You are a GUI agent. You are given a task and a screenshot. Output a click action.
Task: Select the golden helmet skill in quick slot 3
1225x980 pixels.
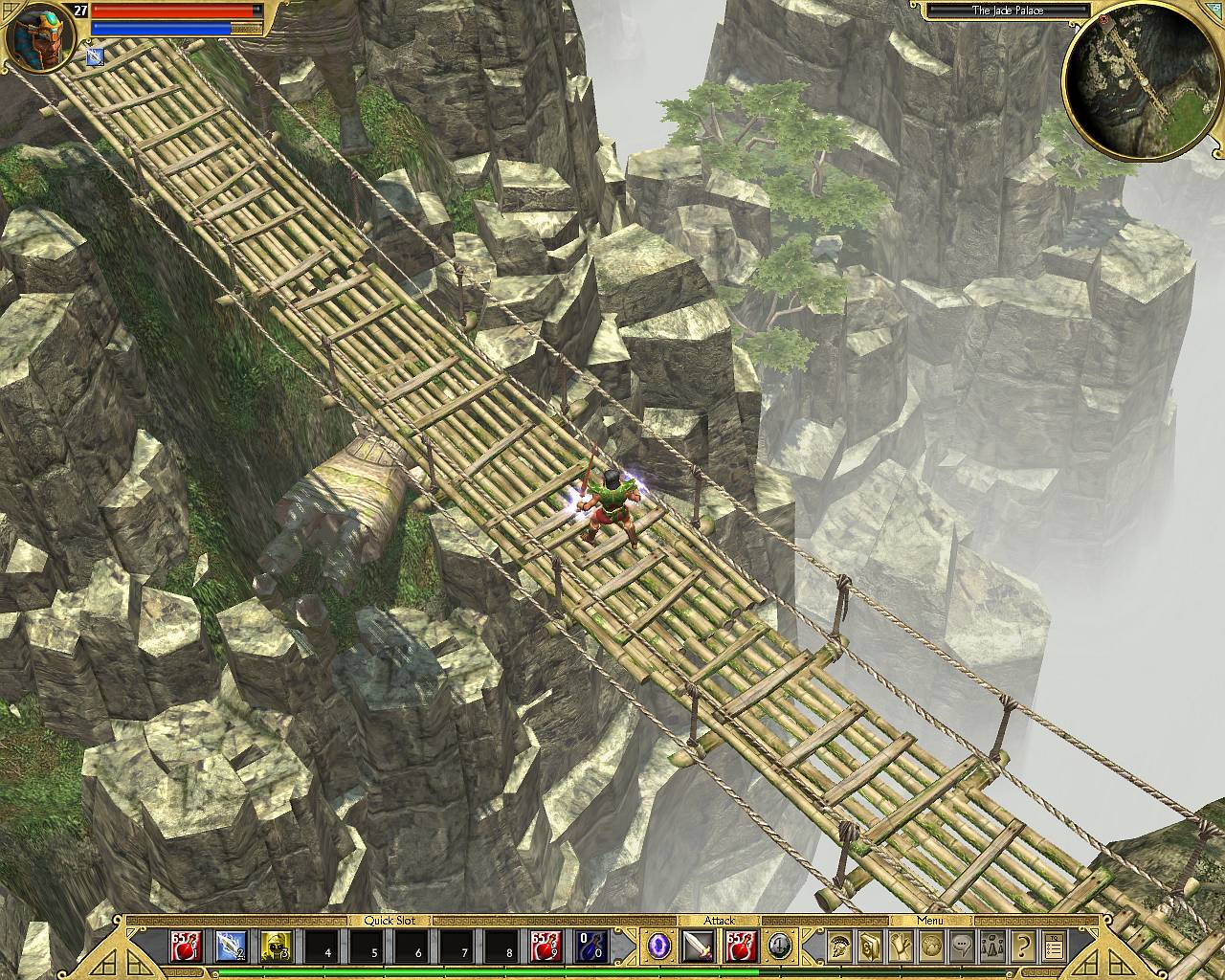tap(277, 946)
